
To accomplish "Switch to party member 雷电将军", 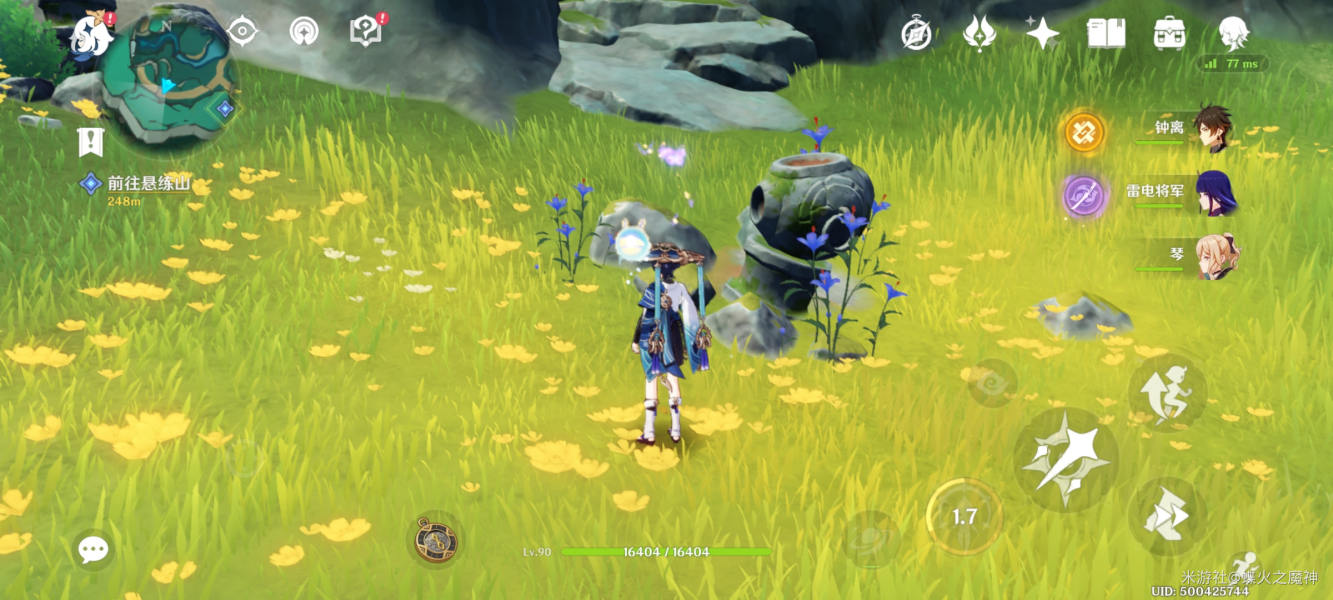I will tap(1214, 192).
